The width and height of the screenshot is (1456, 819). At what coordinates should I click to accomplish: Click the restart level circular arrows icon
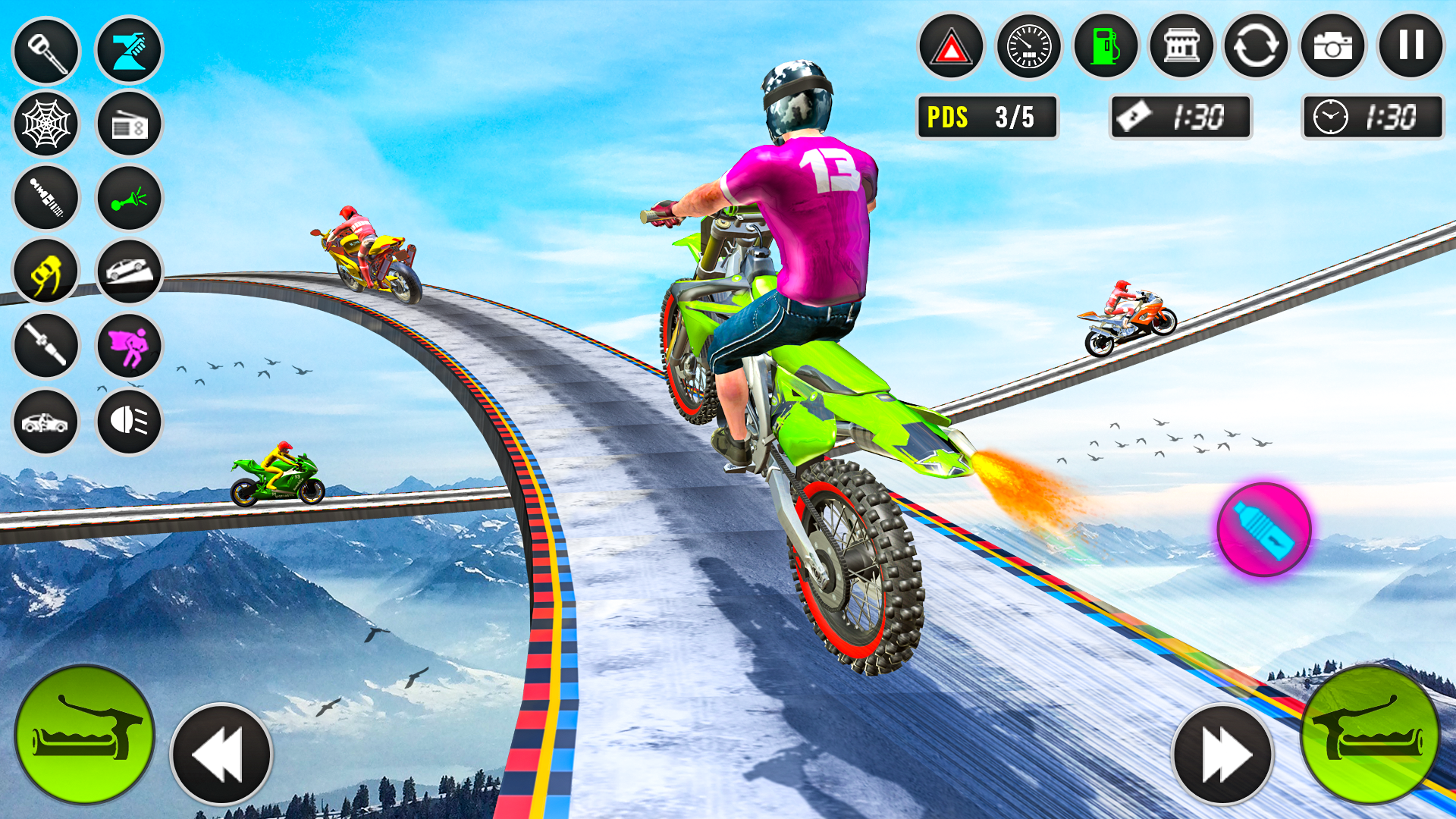[x=1256, y=47]
